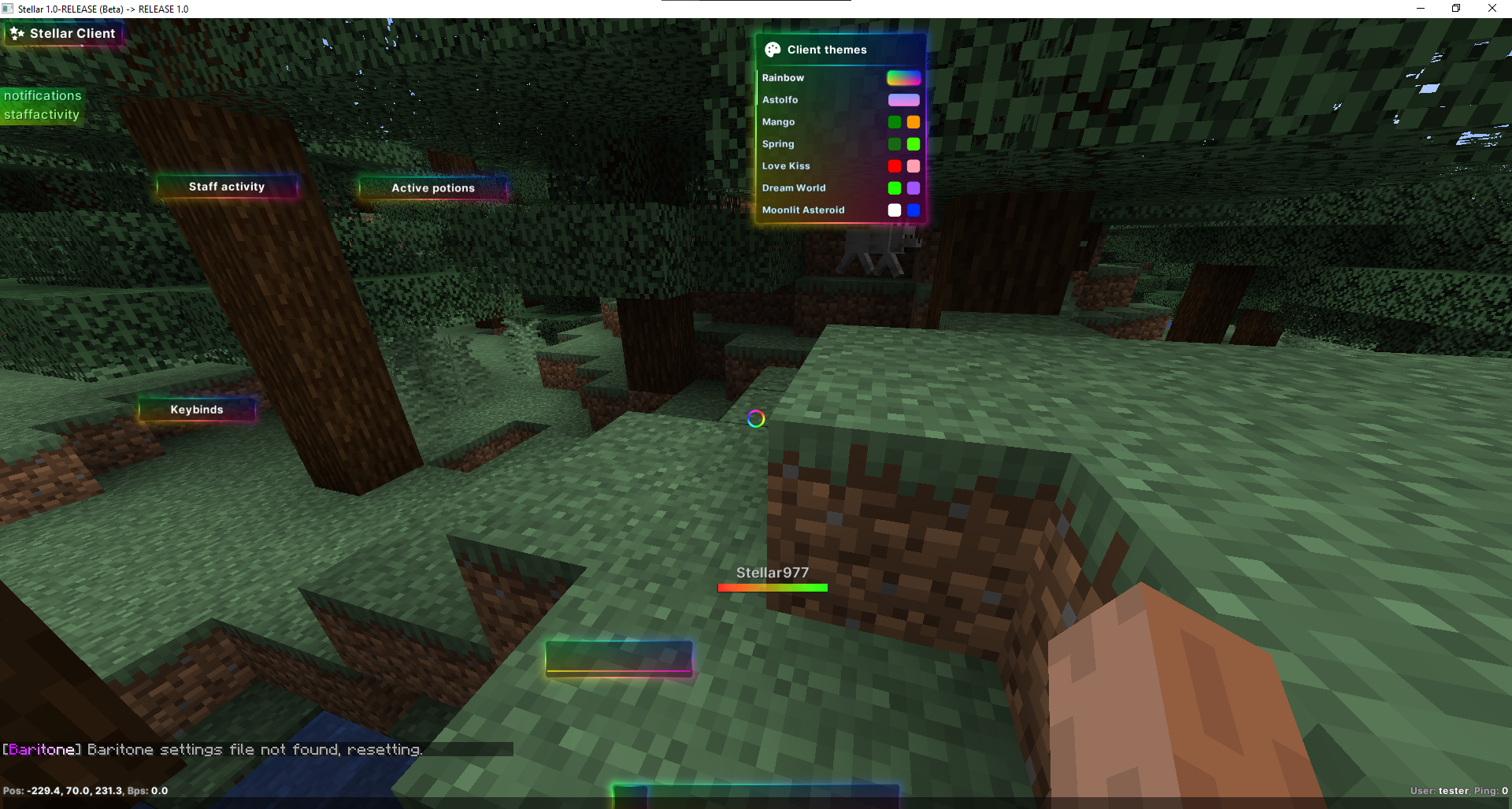Image resolution: width=1512 pixels, height=809 pixels.
Task: Click the Staff activity HUD panel
Action: click(227, 187)
